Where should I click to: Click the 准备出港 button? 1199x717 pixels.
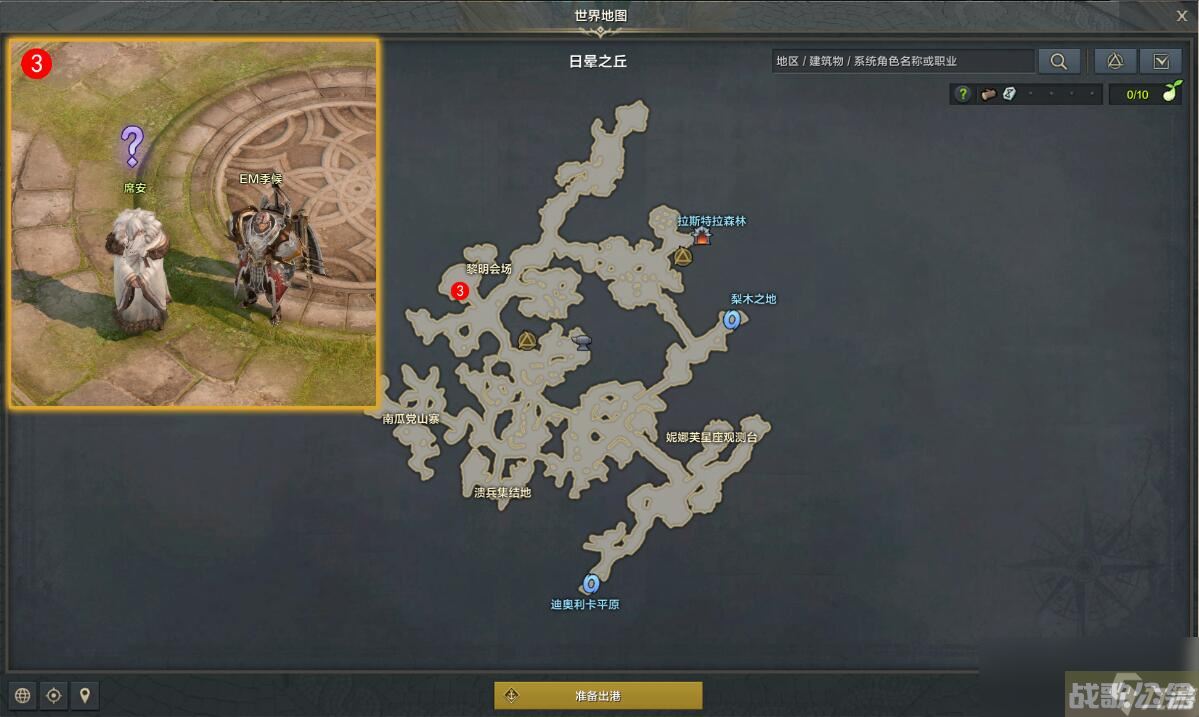598,695
